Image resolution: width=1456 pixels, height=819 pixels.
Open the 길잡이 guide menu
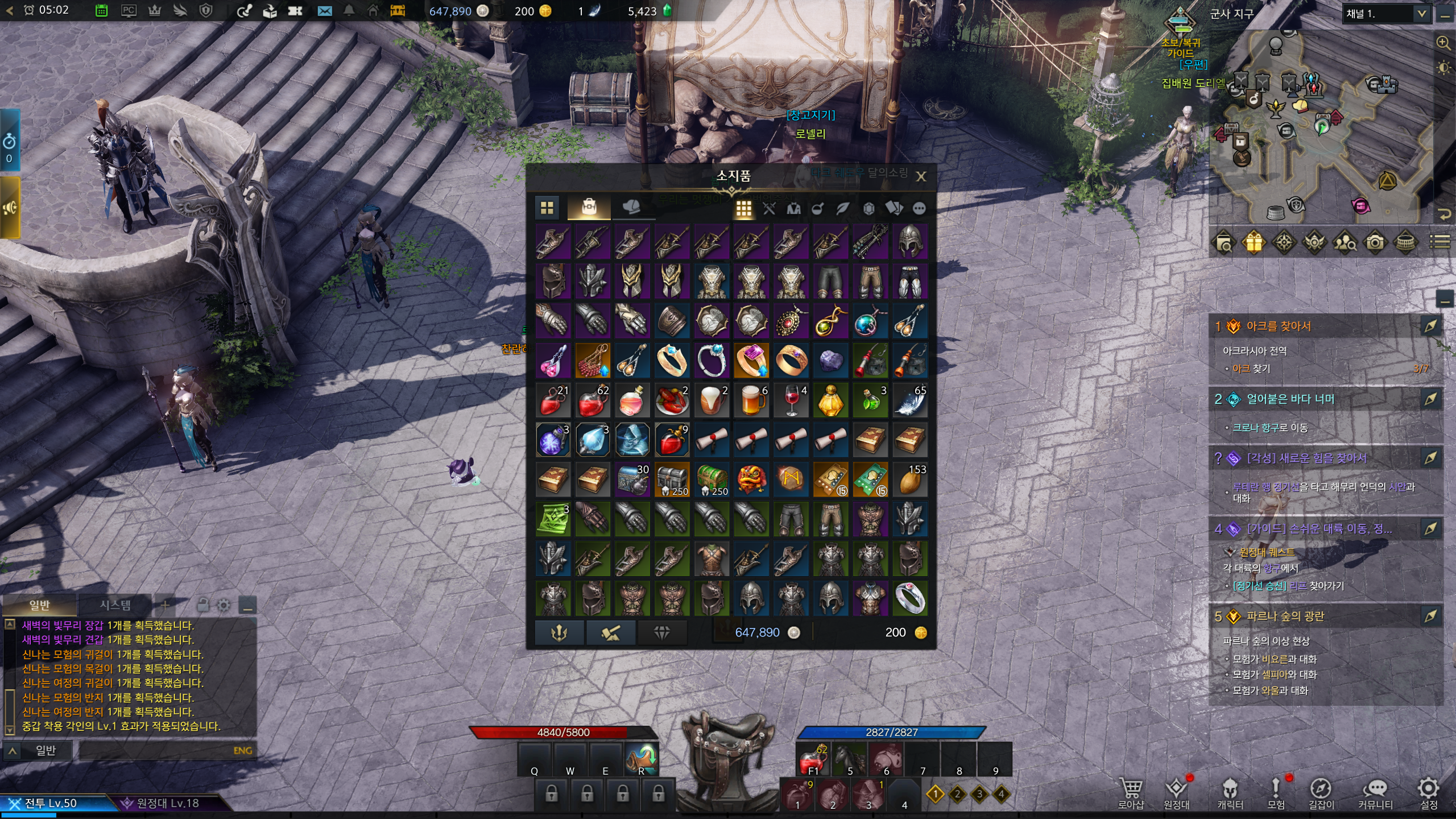pyautogui.click(x=1321, y=792)
